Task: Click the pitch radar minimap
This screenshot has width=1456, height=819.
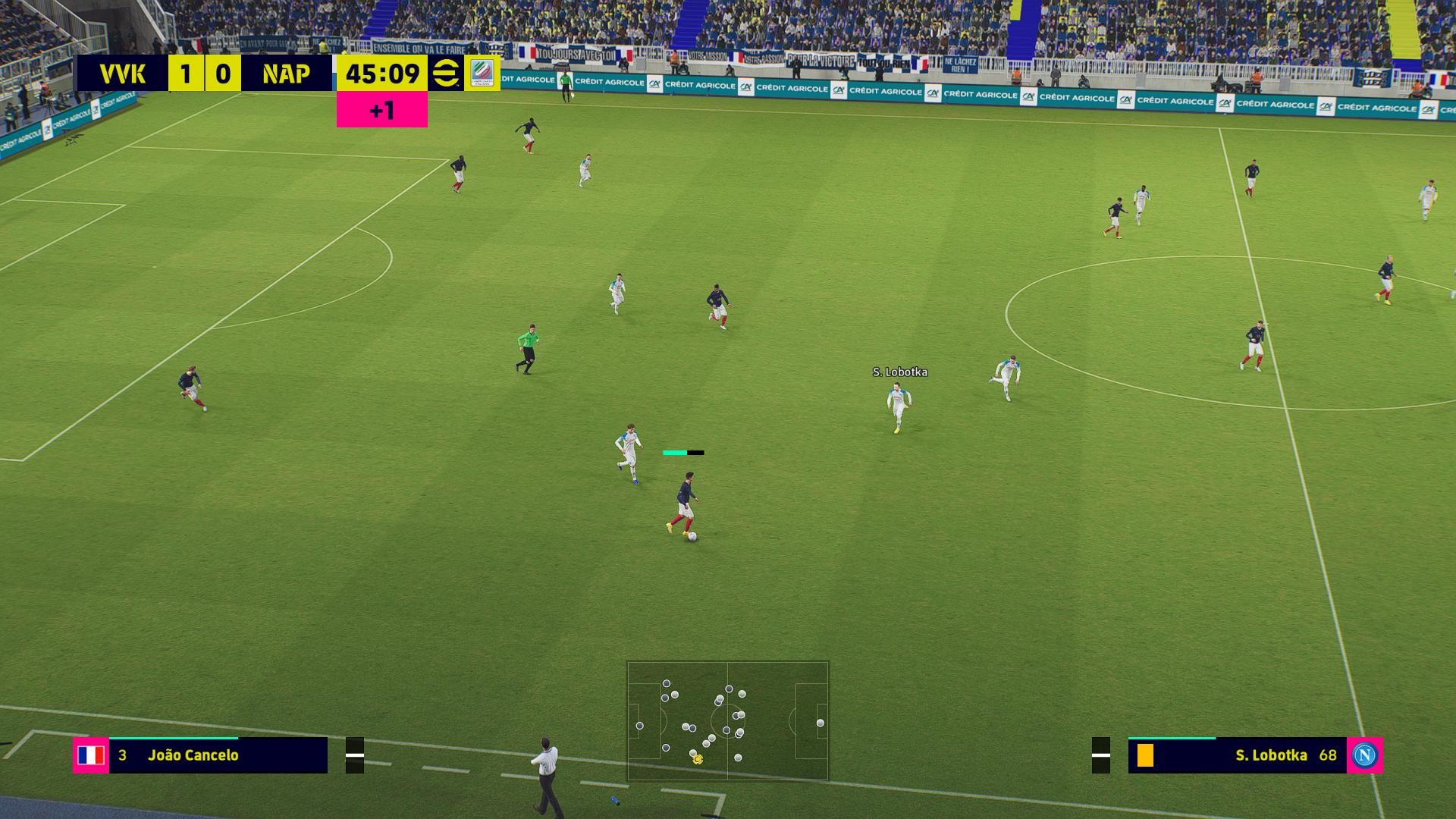Action: 727,720
